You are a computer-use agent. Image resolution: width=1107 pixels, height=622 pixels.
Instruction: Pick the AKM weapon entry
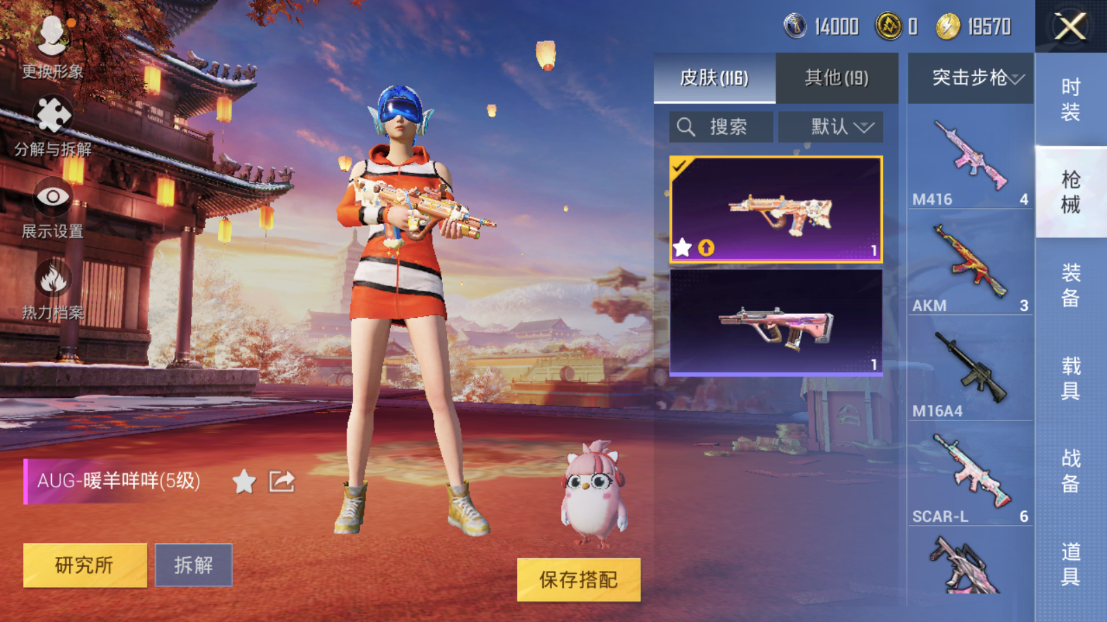tap(969, 267)
